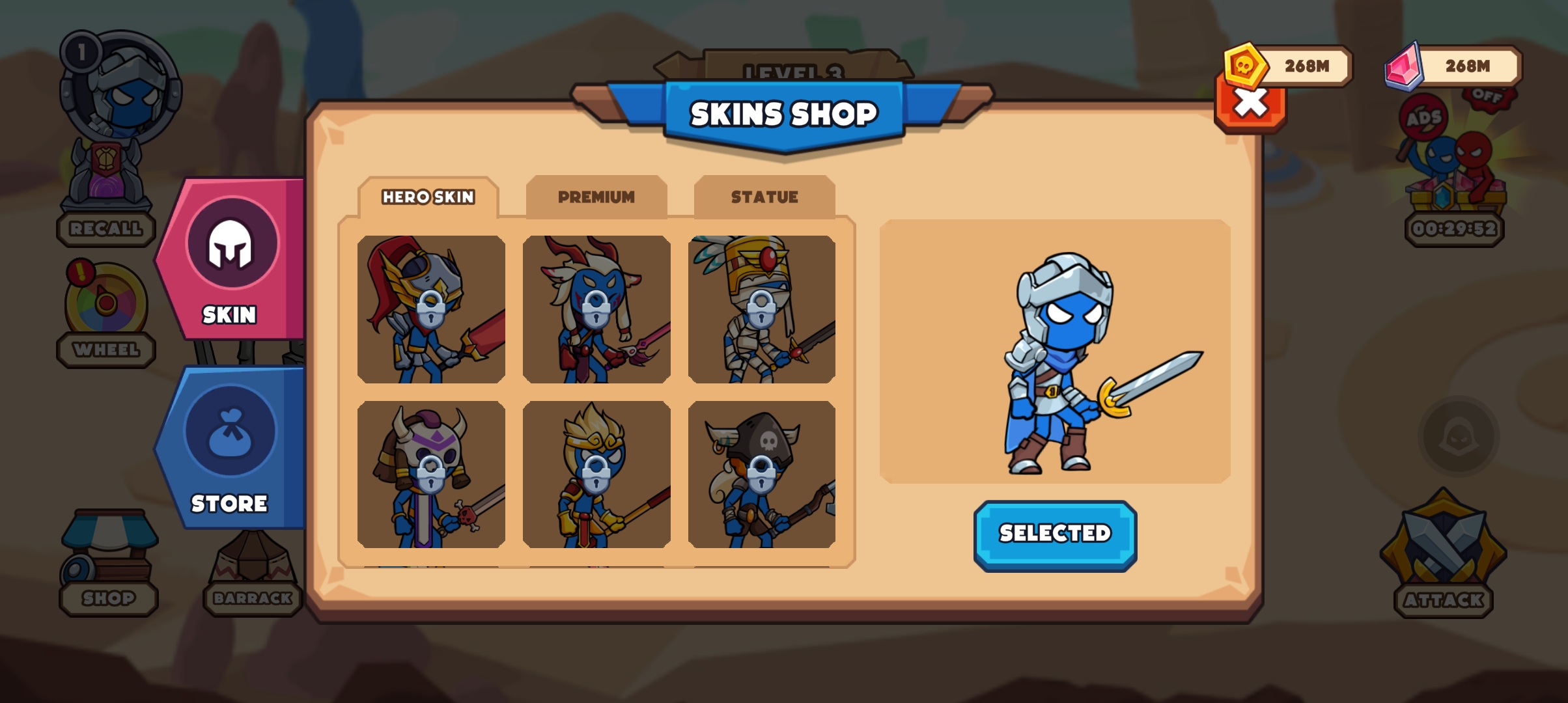Click the Selected button
Image resolution: width=1568 pixels, height=703 pixels.
[1055, 534]
